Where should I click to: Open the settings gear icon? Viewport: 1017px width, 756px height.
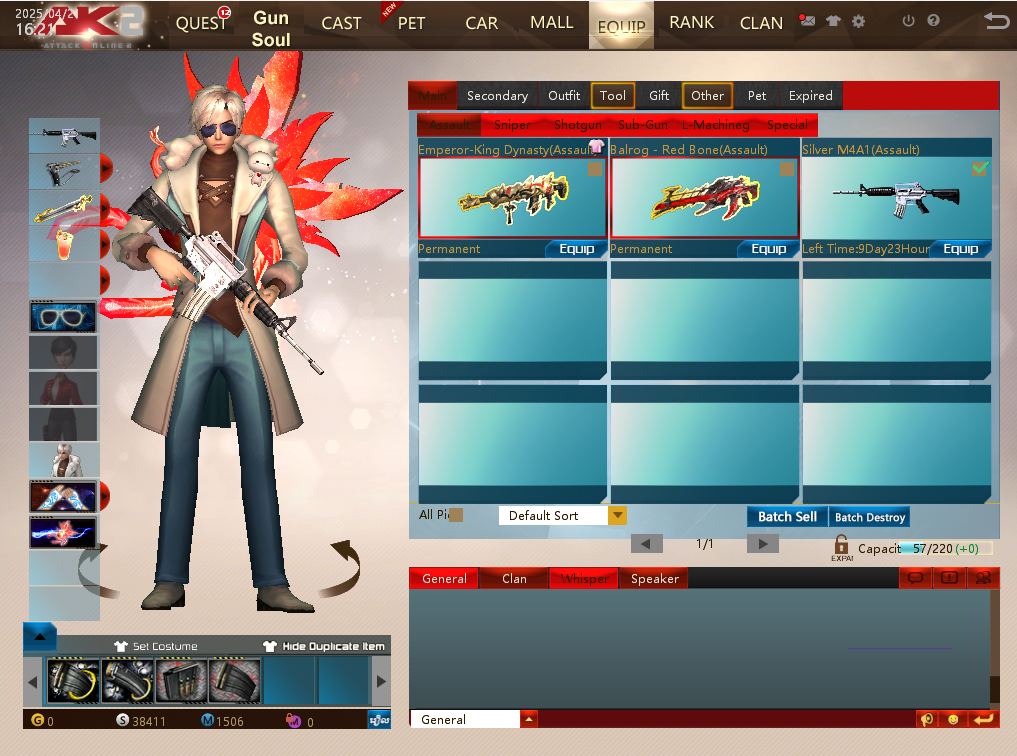pyautogui.click(x=858, y=21)
